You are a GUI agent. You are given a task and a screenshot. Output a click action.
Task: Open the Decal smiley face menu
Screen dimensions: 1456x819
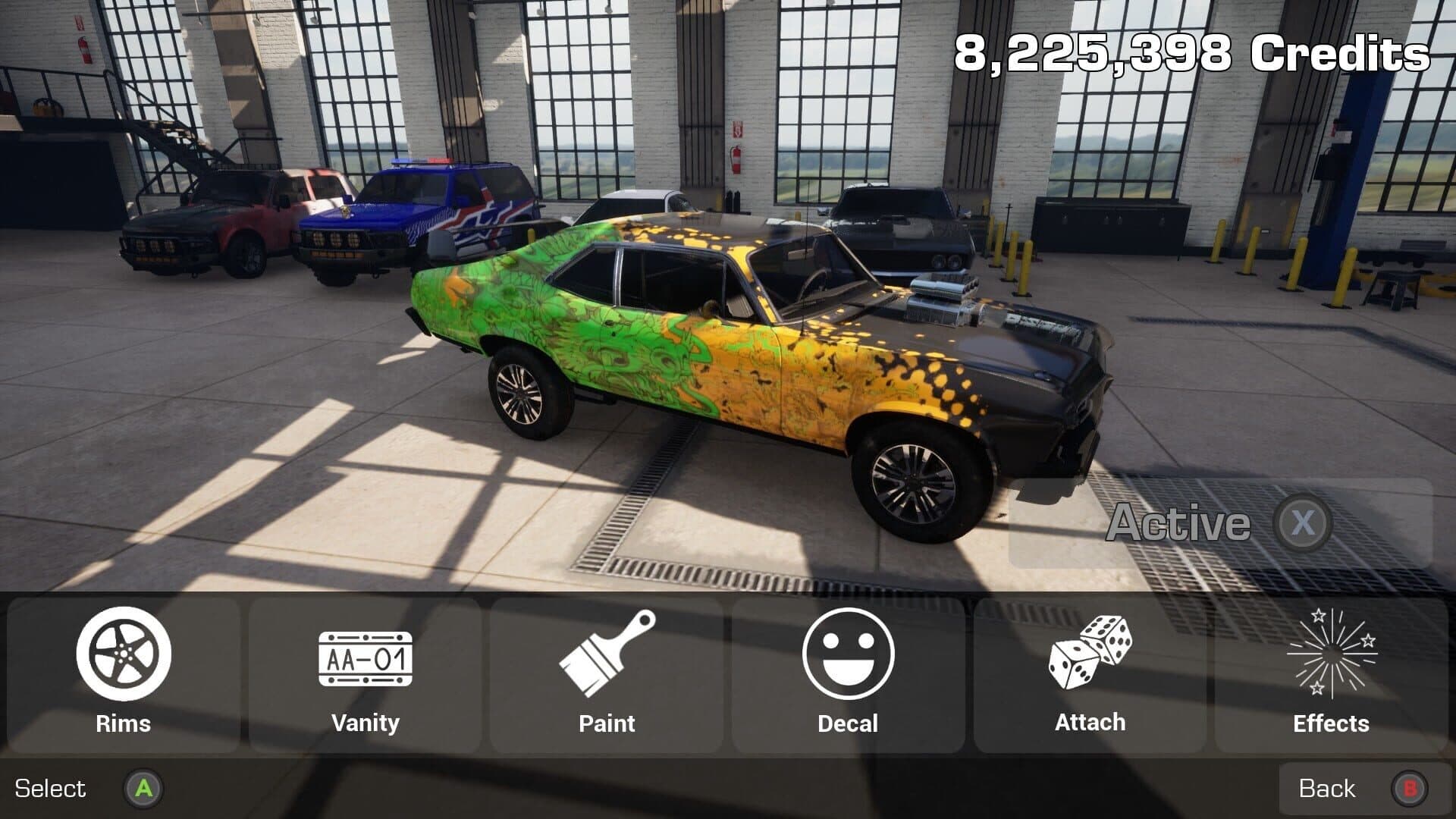coord(848,674)
